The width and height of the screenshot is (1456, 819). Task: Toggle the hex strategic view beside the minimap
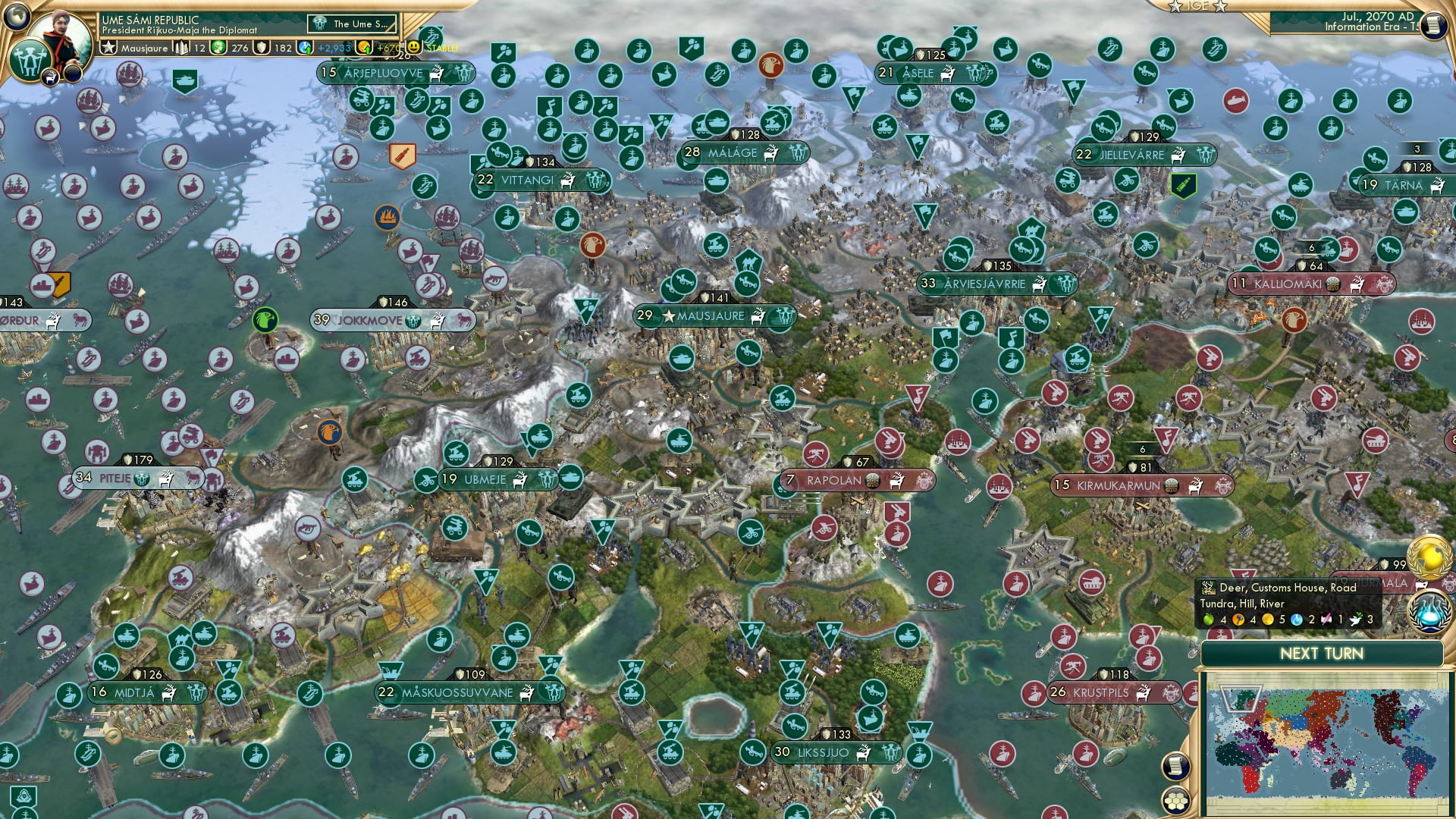(x=1176, y=801)
